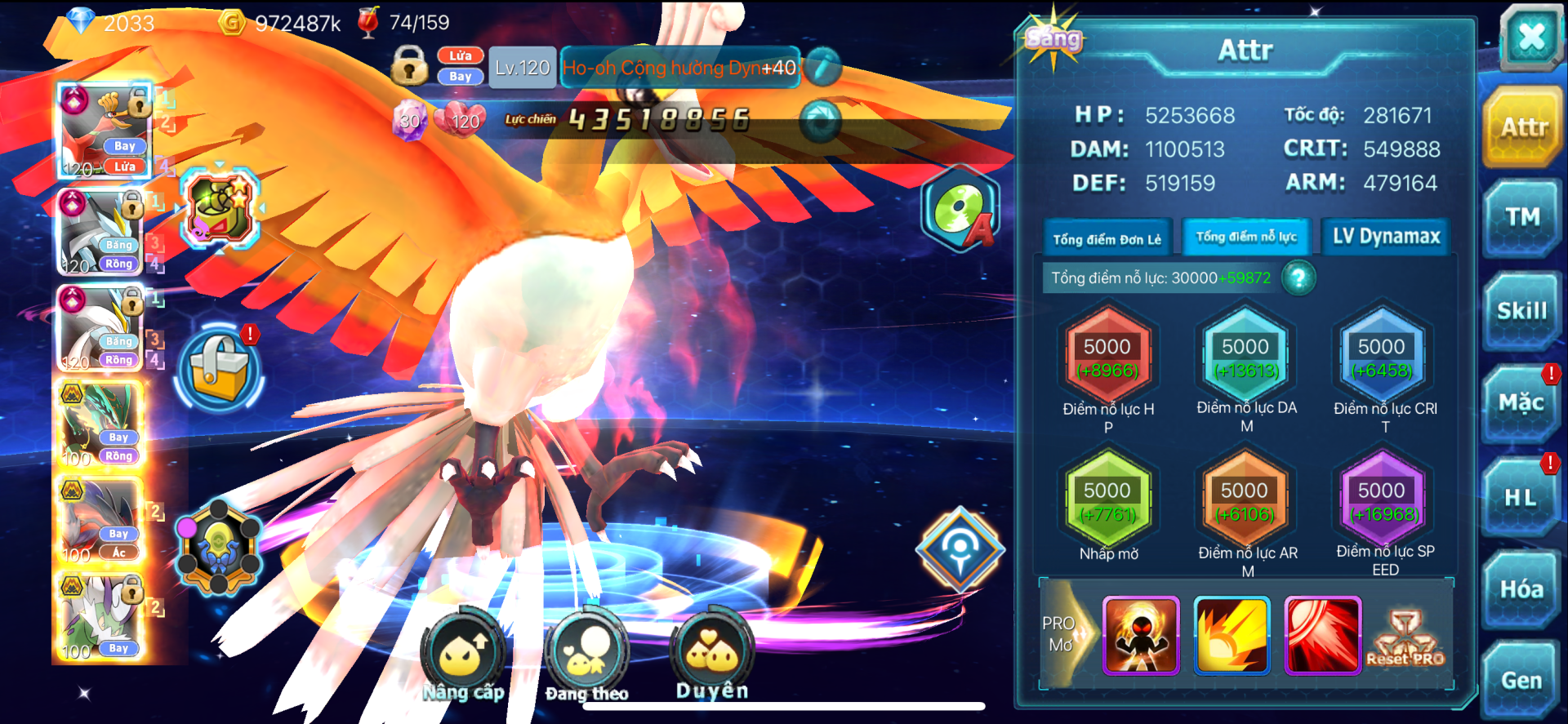
Task: Select the Mặc side tab
Action: (1521, 403)
